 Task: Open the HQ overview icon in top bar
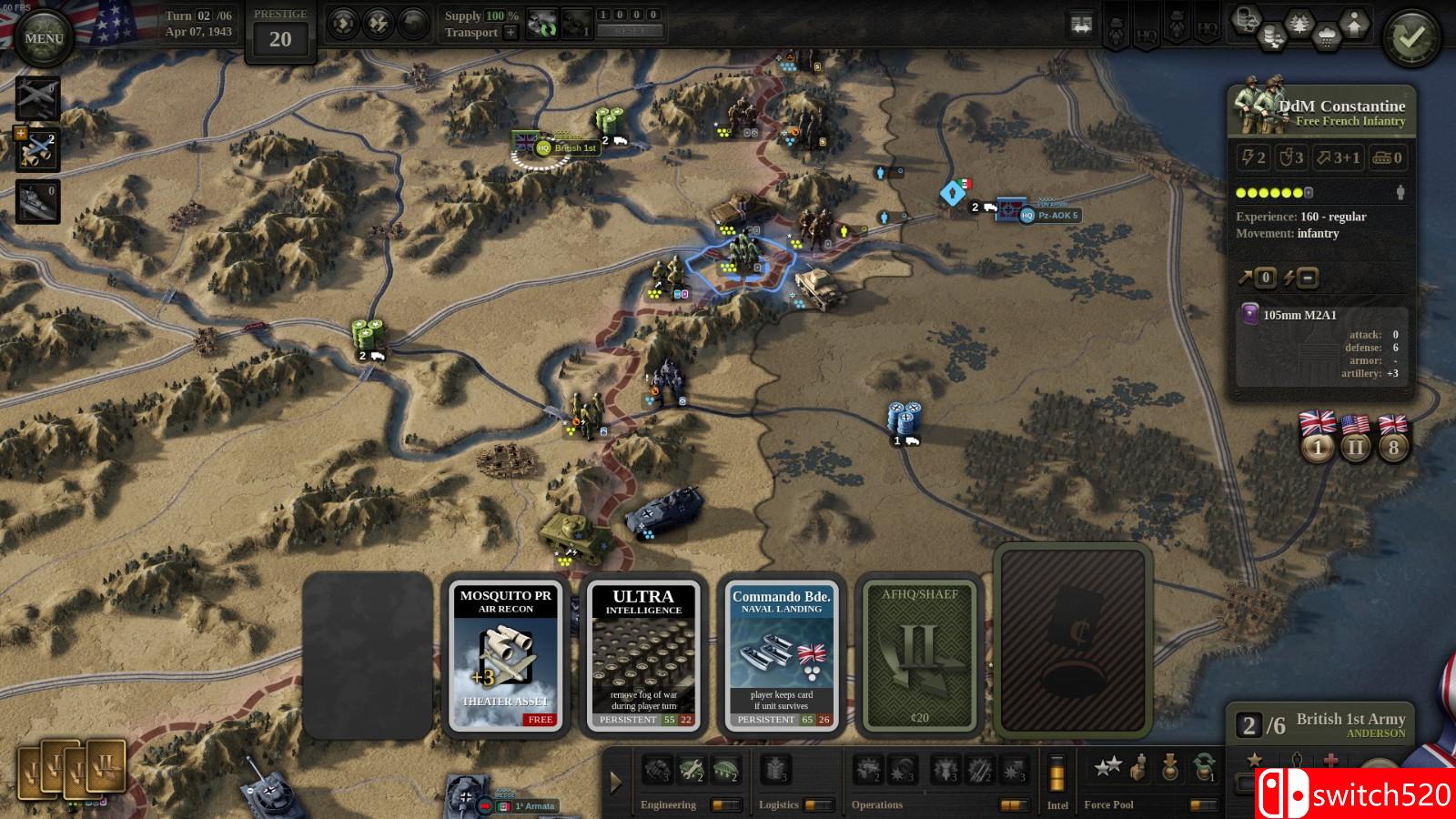[1148, 35]
